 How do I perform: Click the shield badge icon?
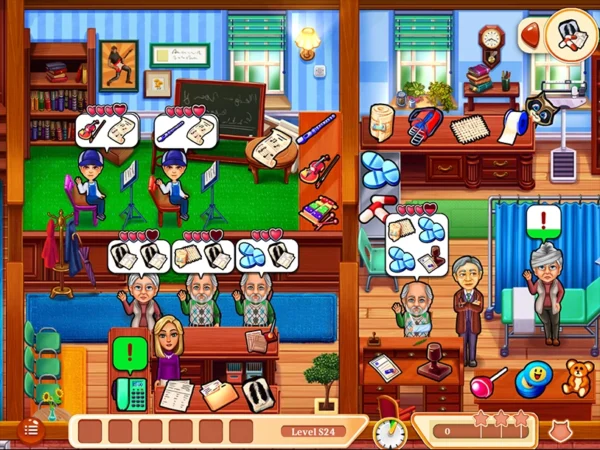561,432
